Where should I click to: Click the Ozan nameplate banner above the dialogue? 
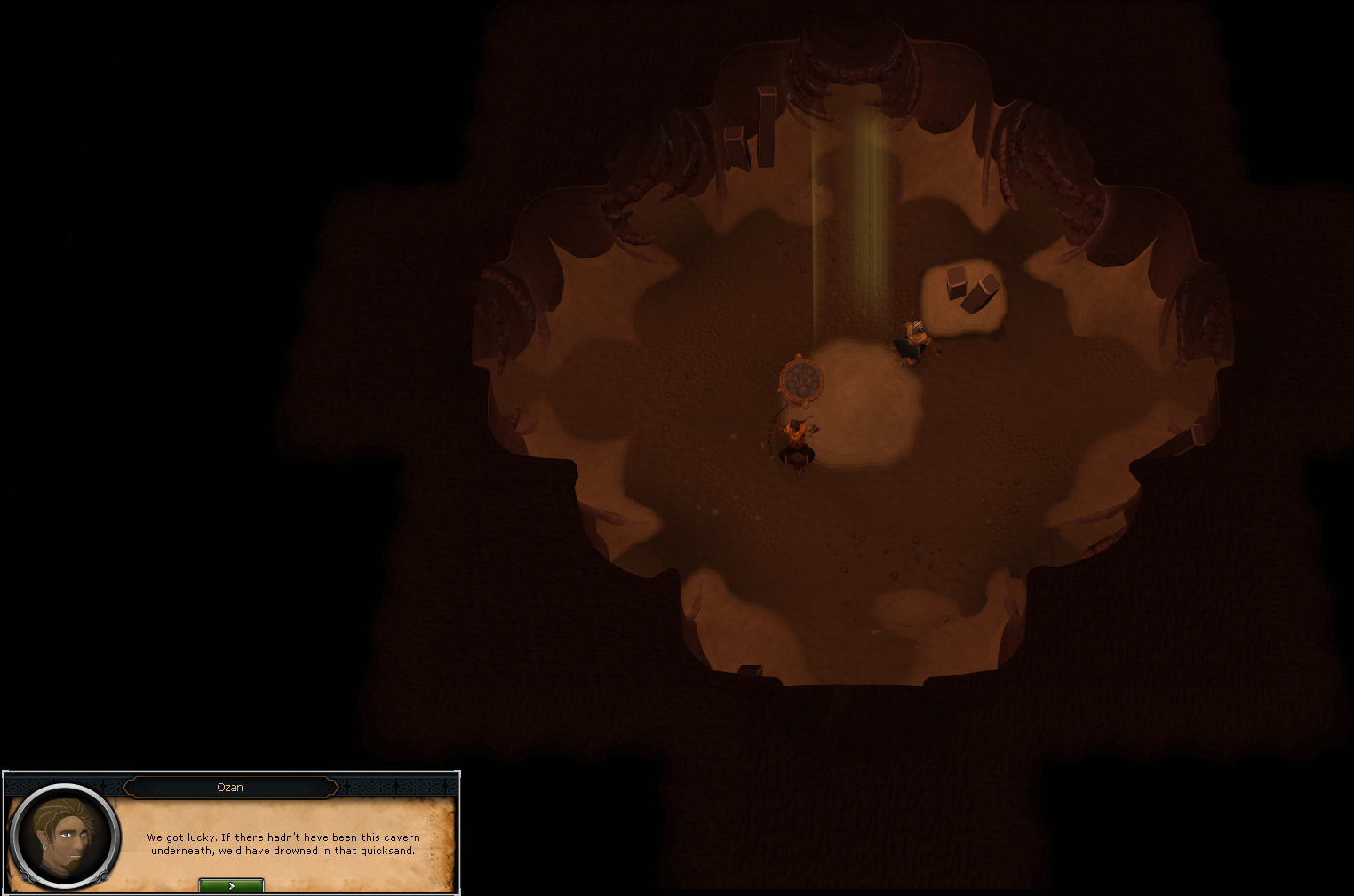point(231,787)
